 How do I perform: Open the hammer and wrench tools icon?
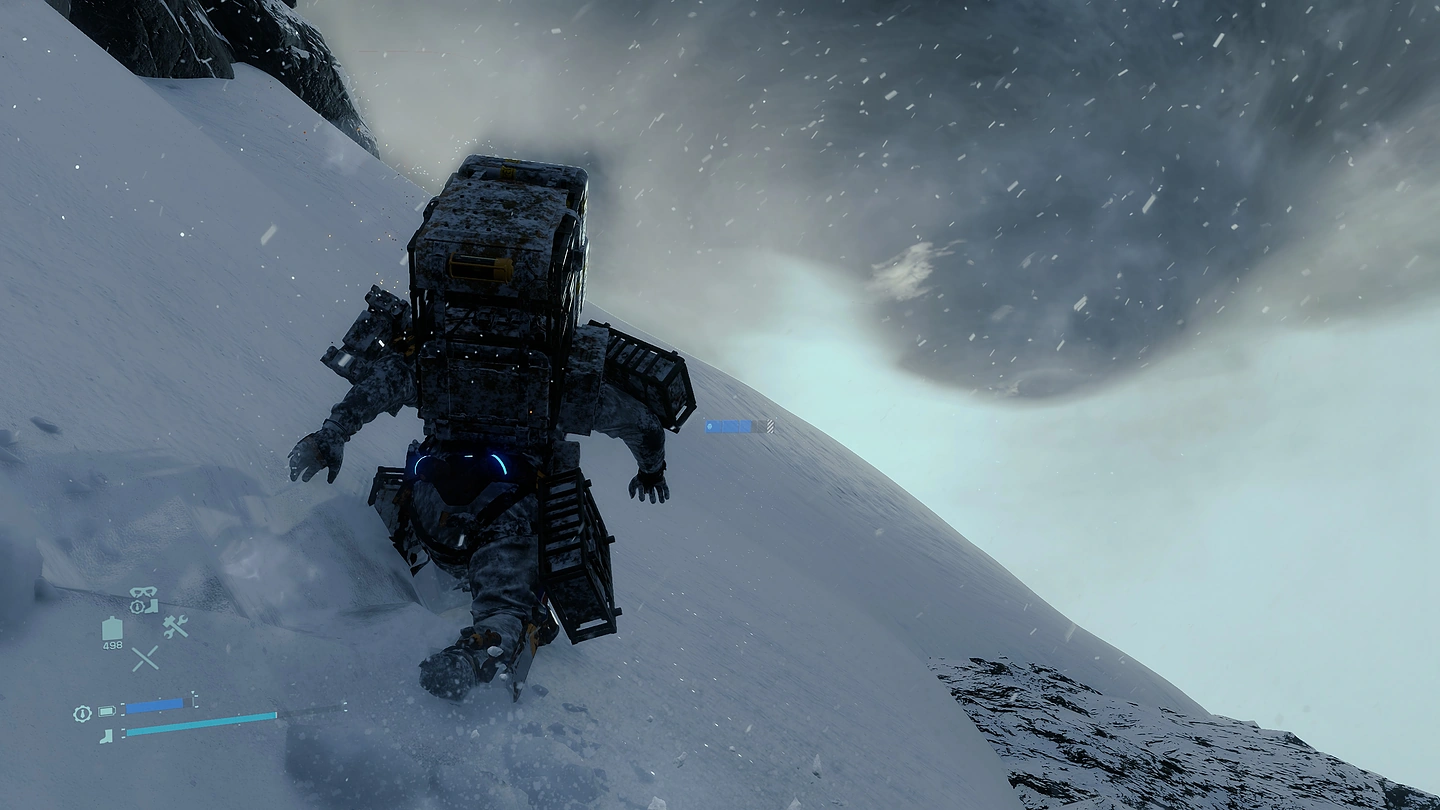coord(175,626)
